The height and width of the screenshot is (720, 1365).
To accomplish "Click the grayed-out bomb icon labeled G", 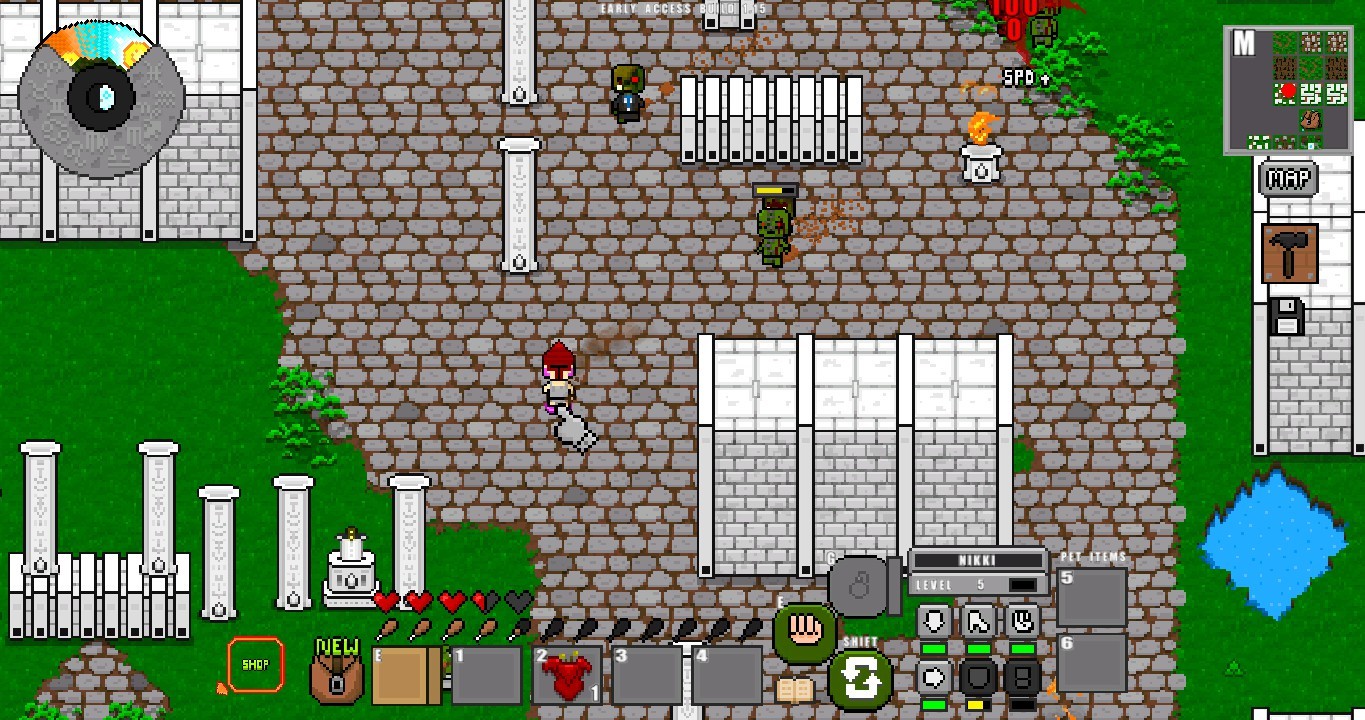I will point(858,585).
